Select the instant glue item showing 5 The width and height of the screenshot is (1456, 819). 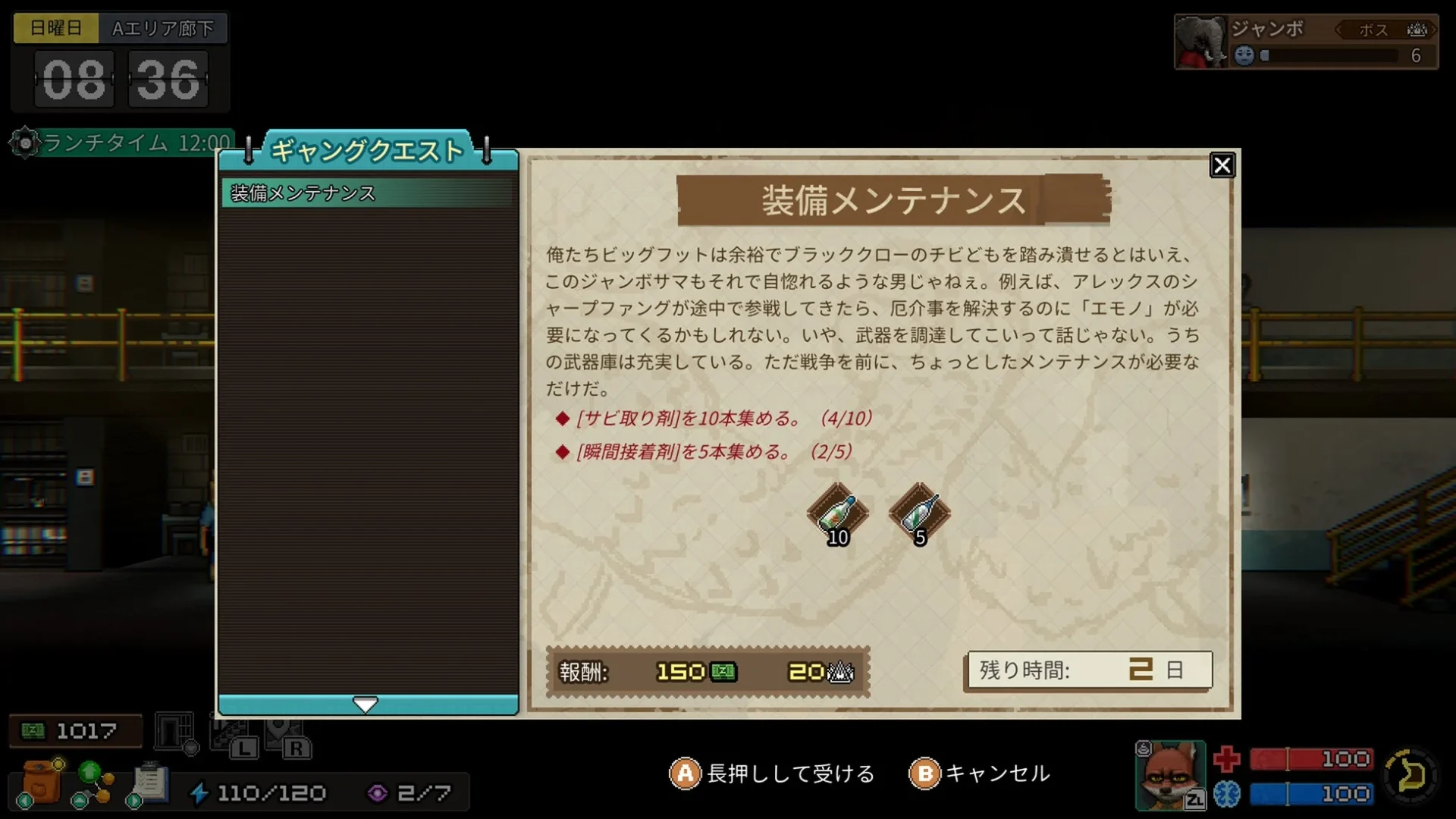[918, 514]
